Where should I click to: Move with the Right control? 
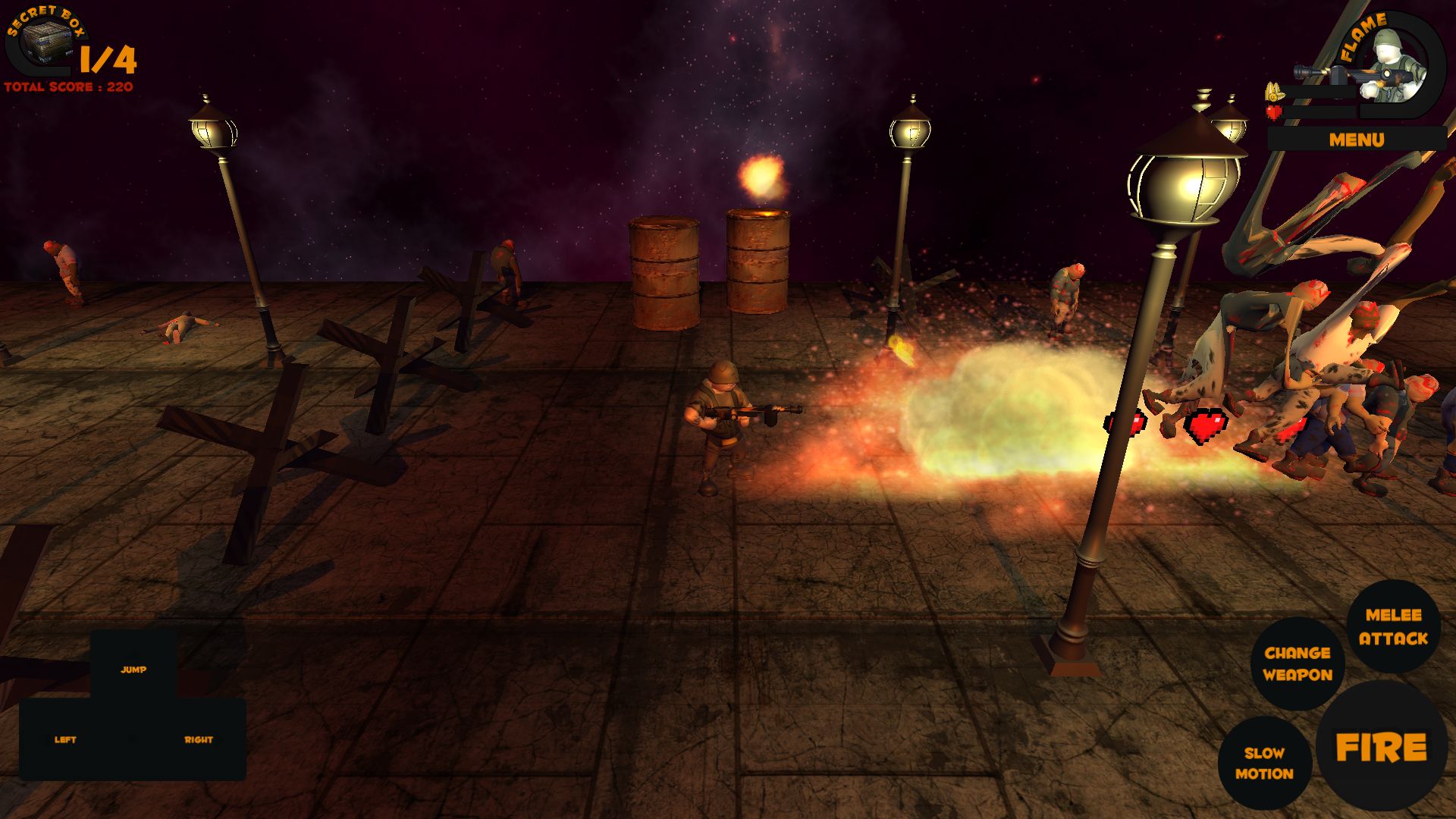(x=199, y=739)
